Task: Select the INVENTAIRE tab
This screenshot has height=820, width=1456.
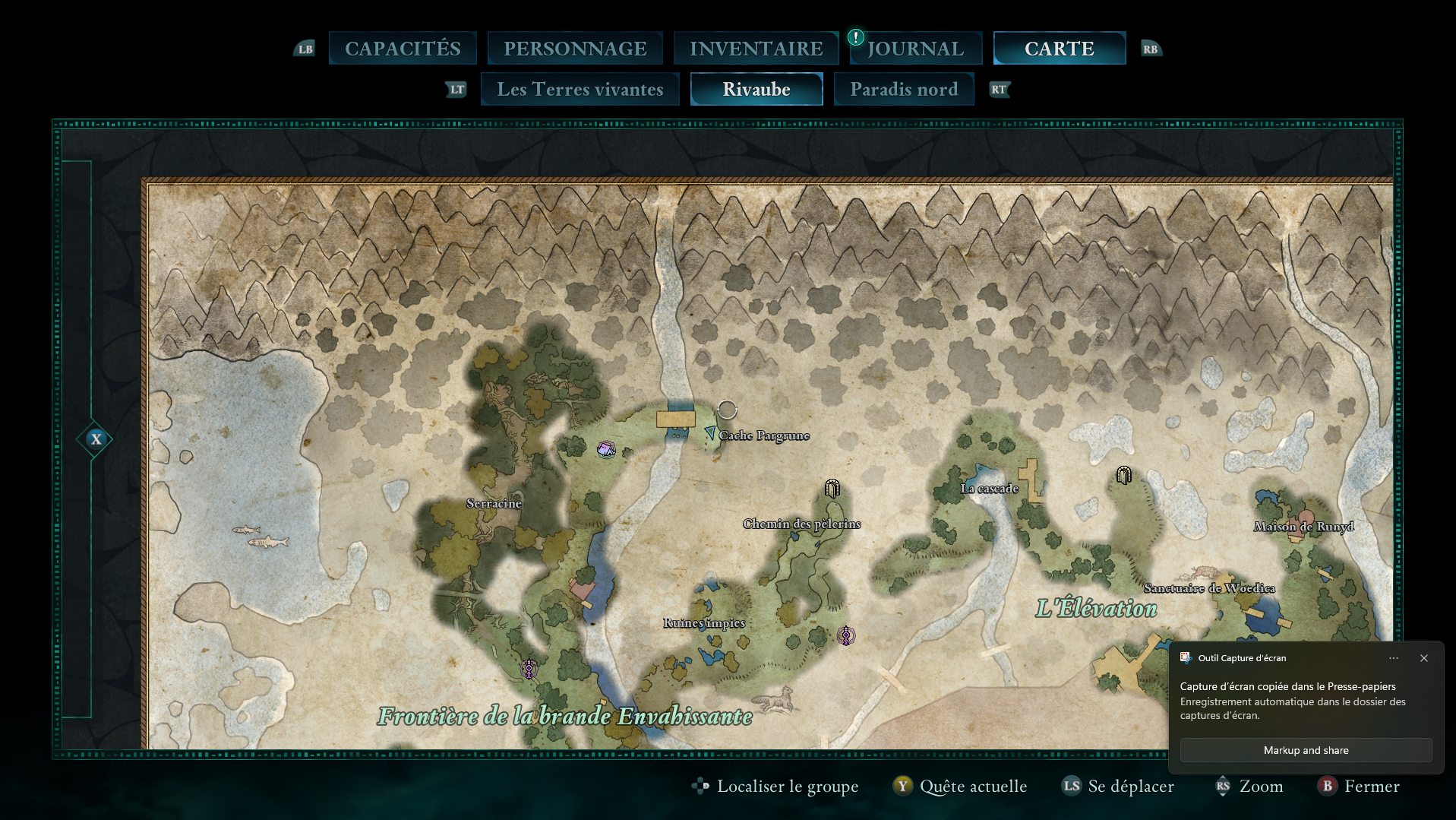Action: 756,49
